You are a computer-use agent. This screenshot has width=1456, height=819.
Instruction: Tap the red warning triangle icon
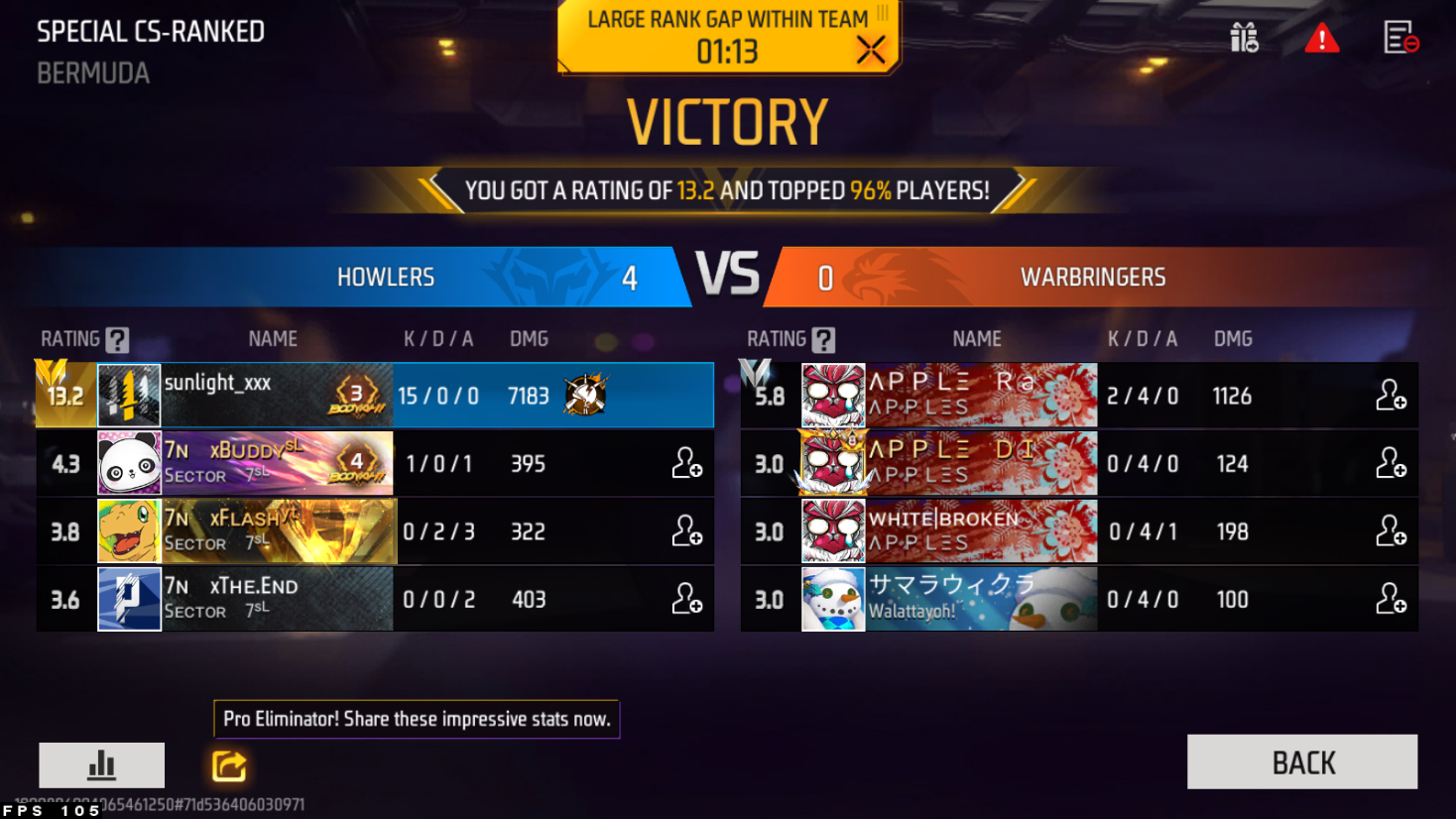[x=1321, y=39]
